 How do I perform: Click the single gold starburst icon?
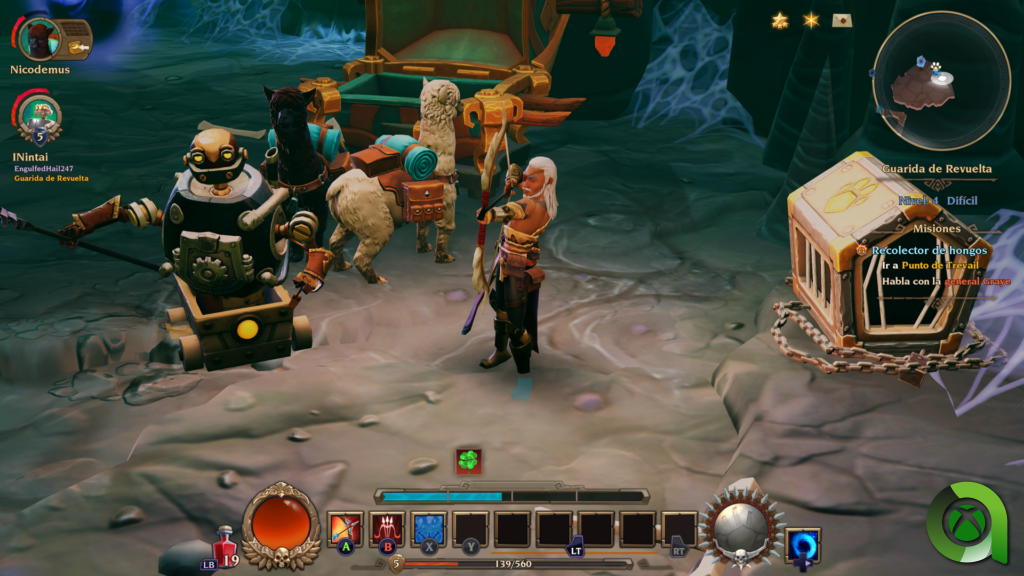pyautogui.click(x=810, y=20)
